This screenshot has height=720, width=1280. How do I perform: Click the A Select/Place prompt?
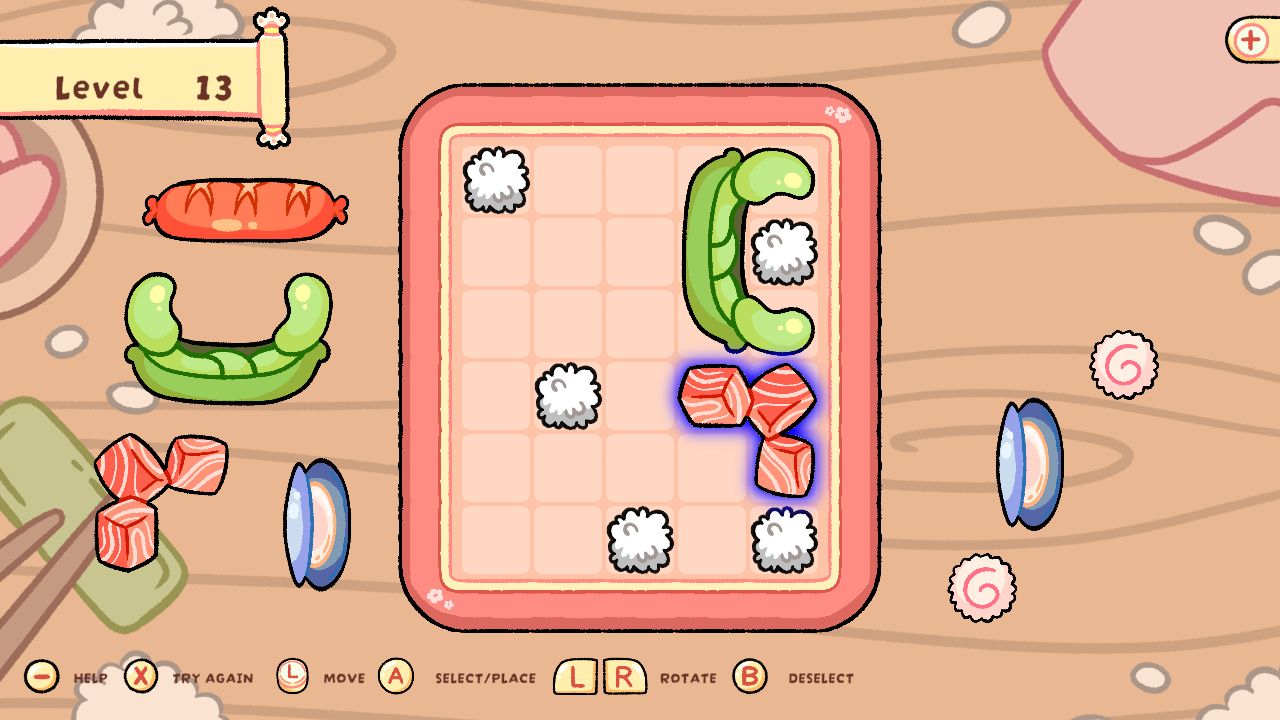coord(394,677)
